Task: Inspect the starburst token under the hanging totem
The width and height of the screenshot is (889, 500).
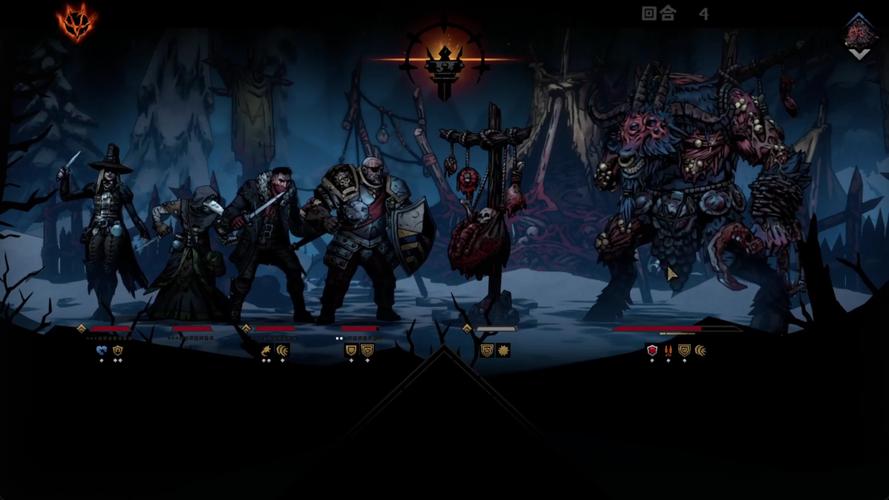Action: 503,350
